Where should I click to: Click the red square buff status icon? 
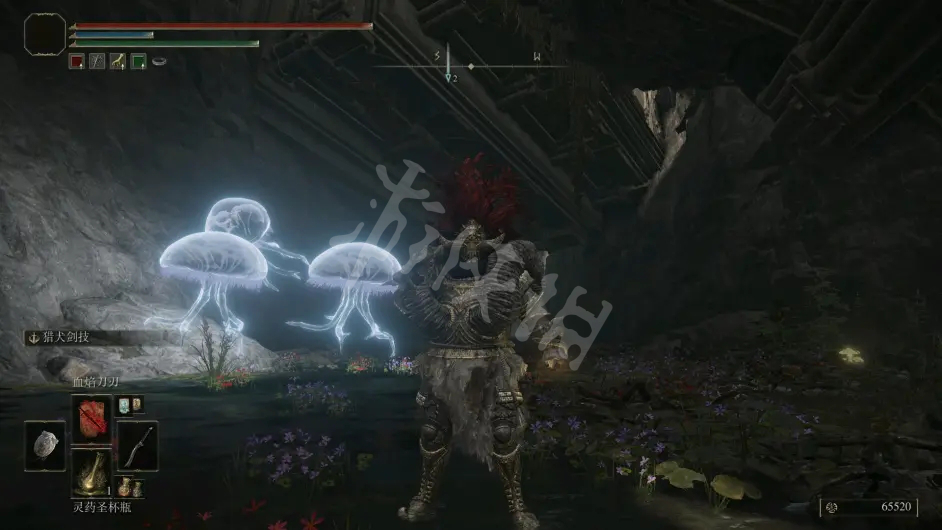pos(77,61)
